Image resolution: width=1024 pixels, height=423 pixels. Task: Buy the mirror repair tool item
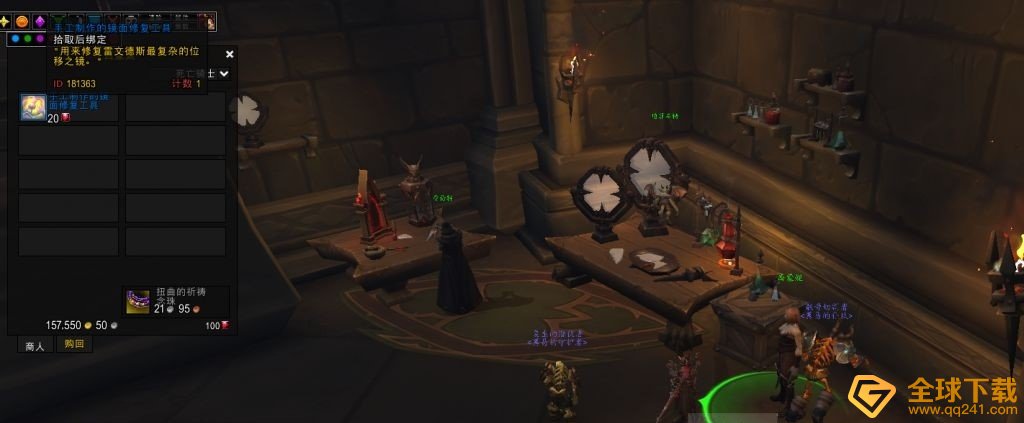tap(33, 107)
